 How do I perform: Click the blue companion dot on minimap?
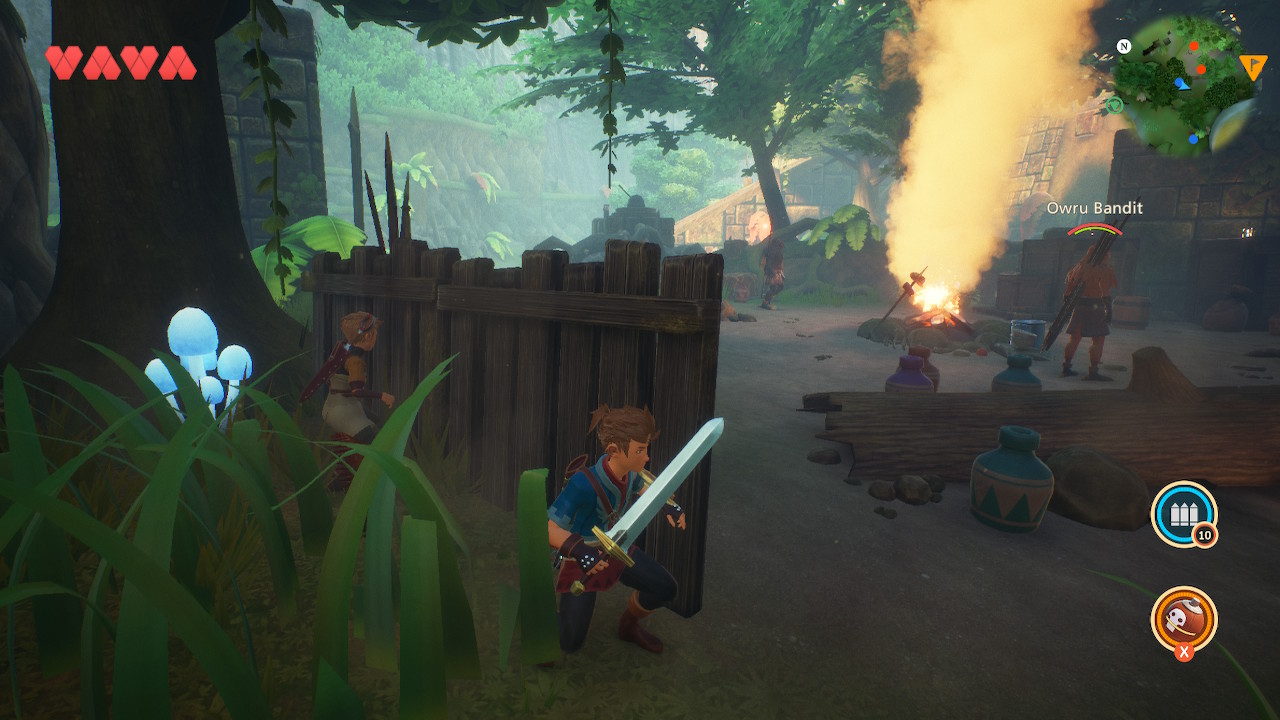coord(1193,140)
